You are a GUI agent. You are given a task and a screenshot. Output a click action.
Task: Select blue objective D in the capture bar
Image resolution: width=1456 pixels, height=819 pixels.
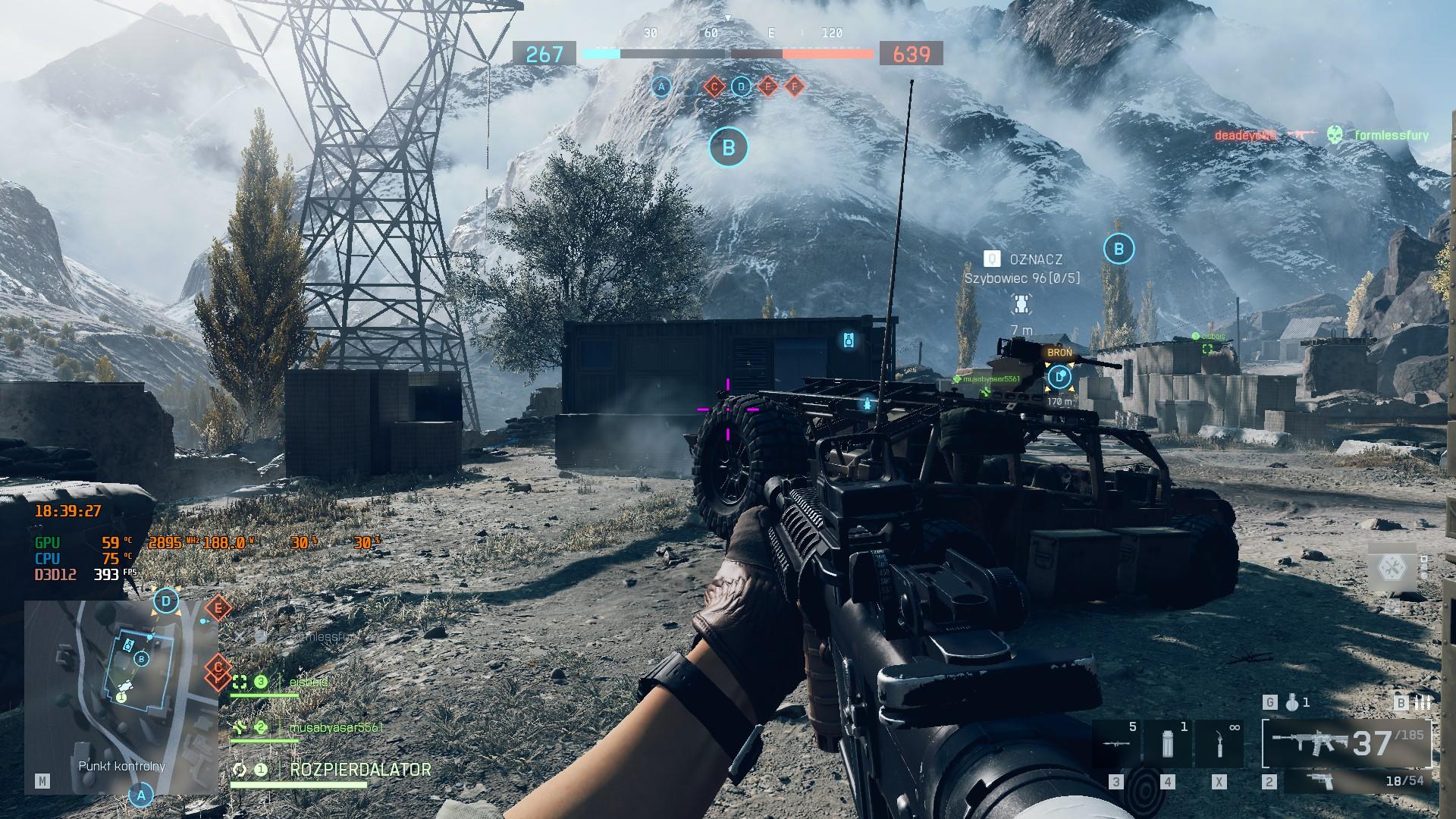741,87
